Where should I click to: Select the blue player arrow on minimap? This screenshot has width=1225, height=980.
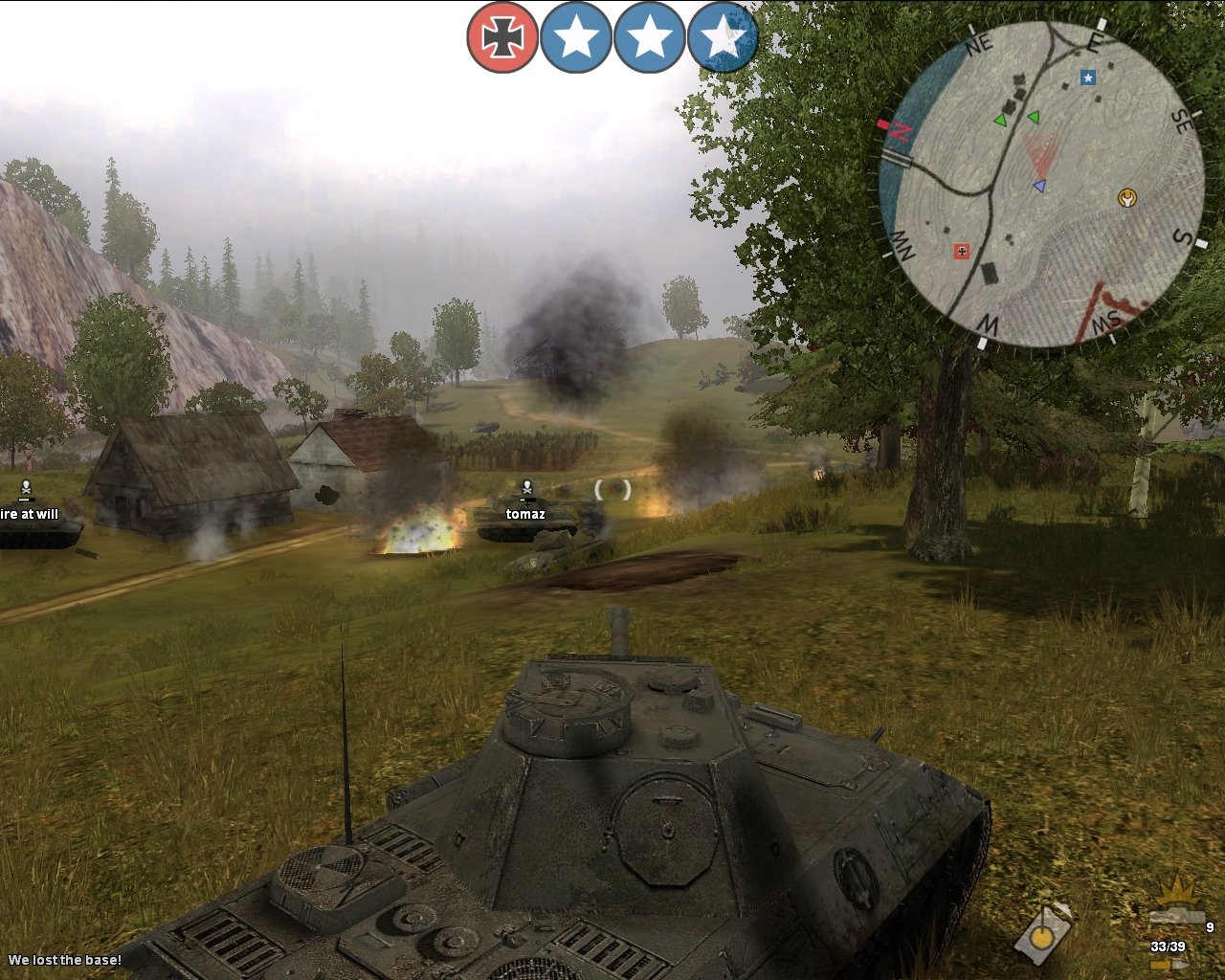point(1039,186)
